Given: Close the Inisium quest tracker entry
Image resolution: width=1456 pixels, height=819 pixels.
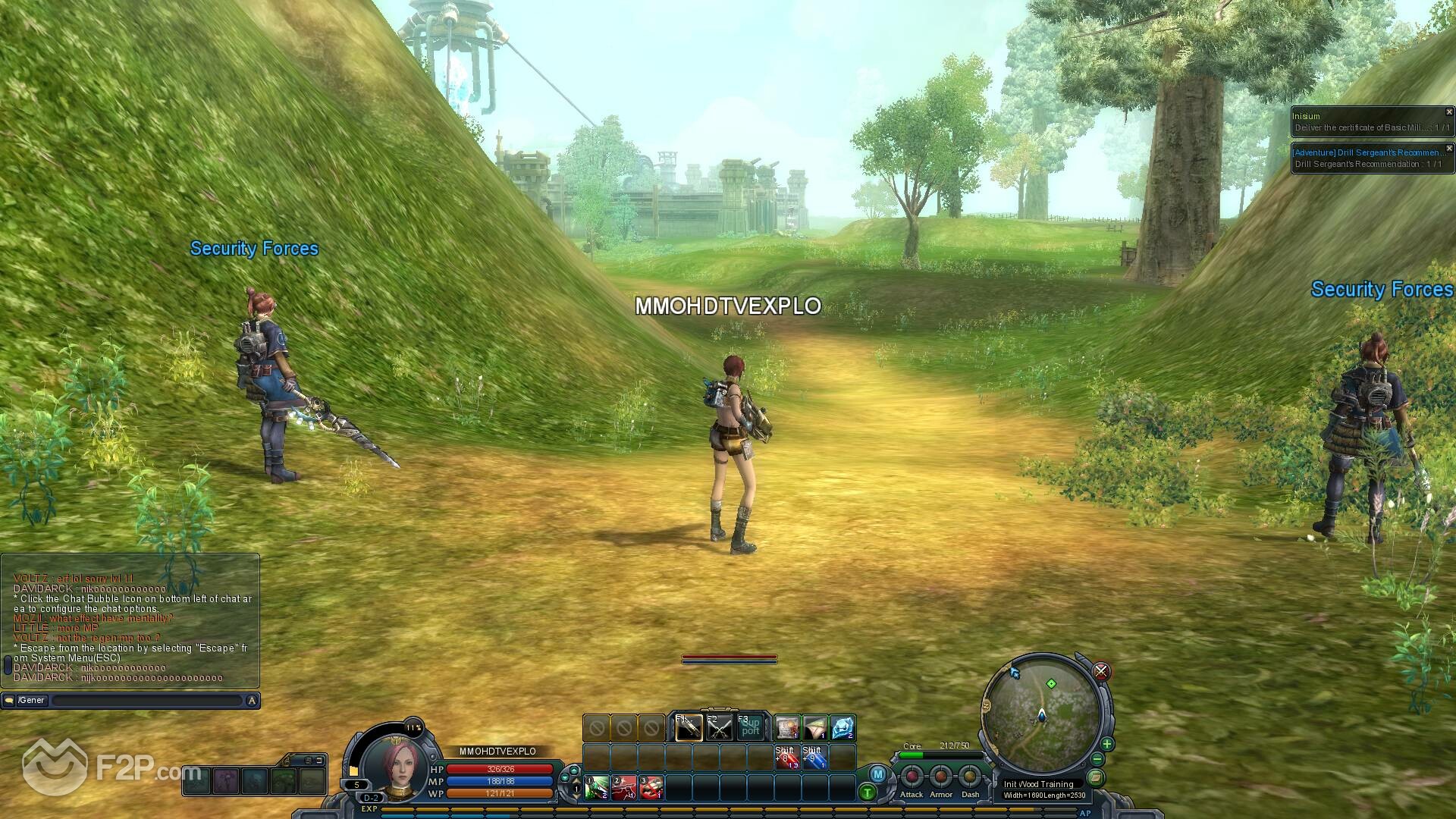Looking at the screenshot, I should click(x=1449, y=112).
